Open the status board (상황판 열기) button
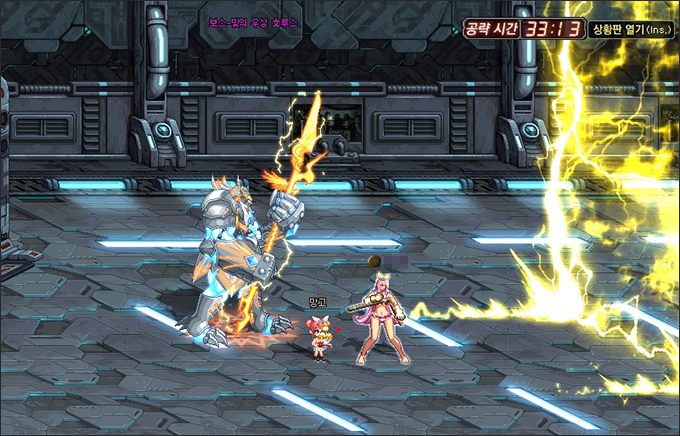The width and height of the screenshot is (680, 436). coord(631,29)
